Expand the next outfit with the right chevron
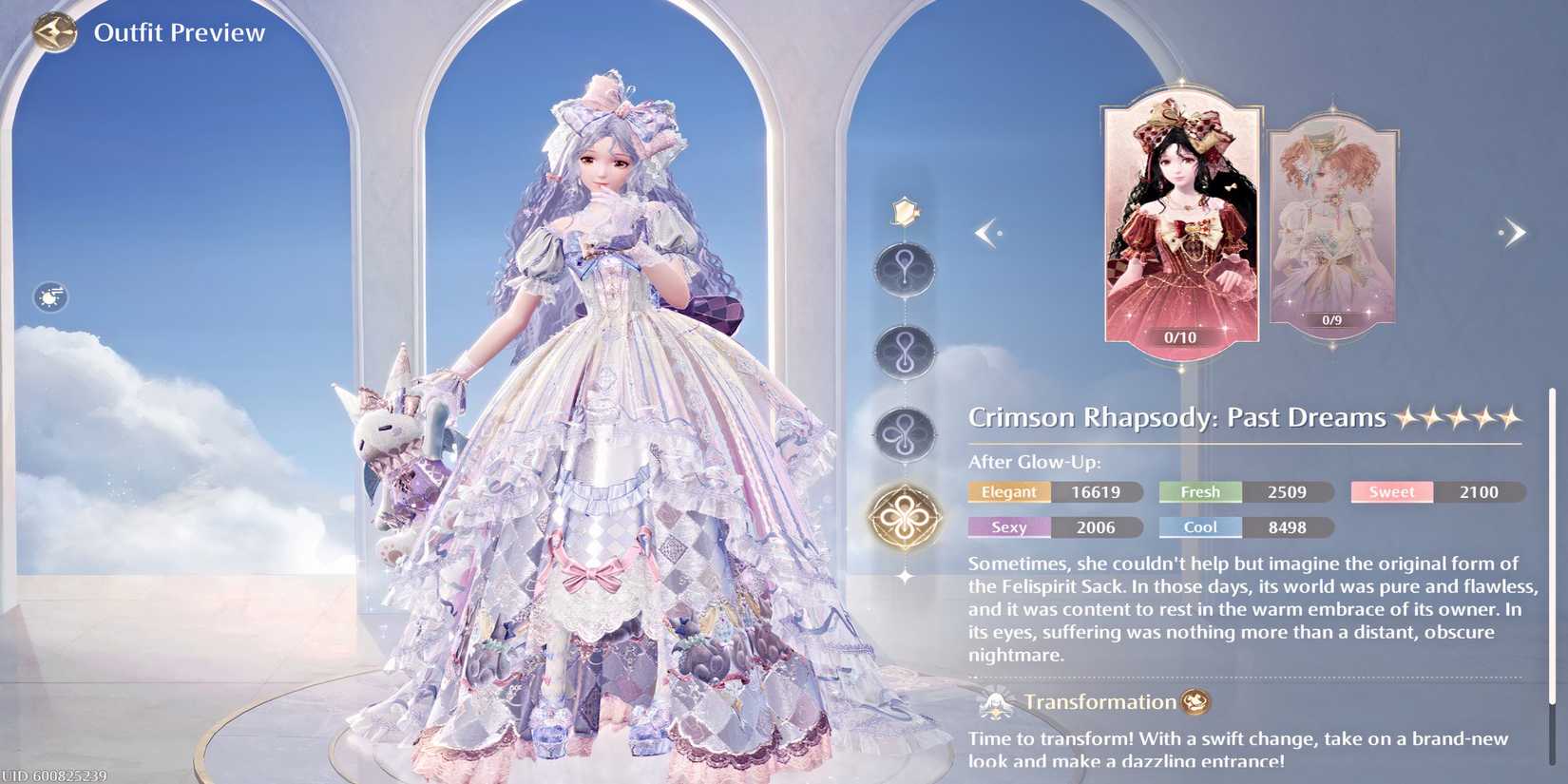The width and height of the screenshot is (1568, 784). [1513, 231]
